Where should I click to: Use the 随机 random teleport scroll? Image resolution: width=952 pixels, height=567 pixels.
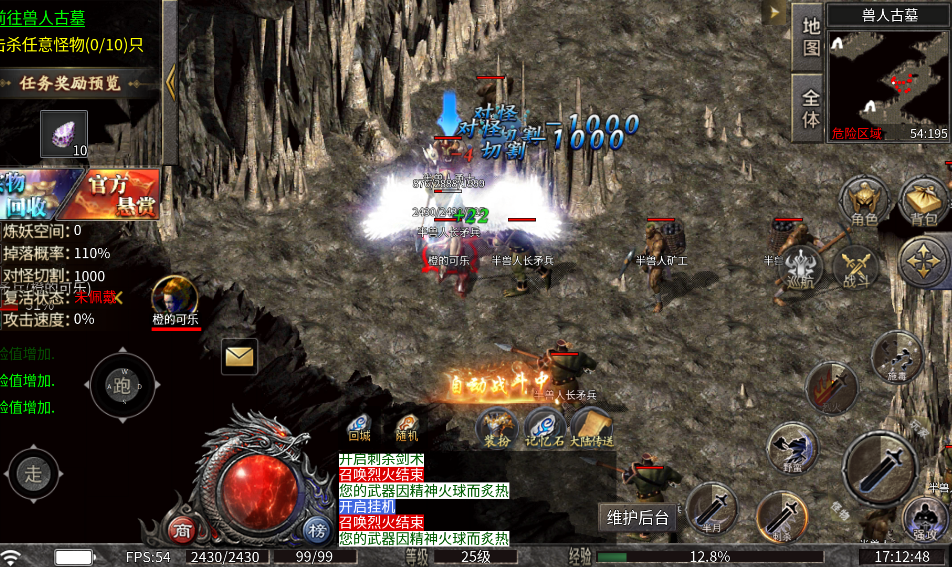point(407,427)
